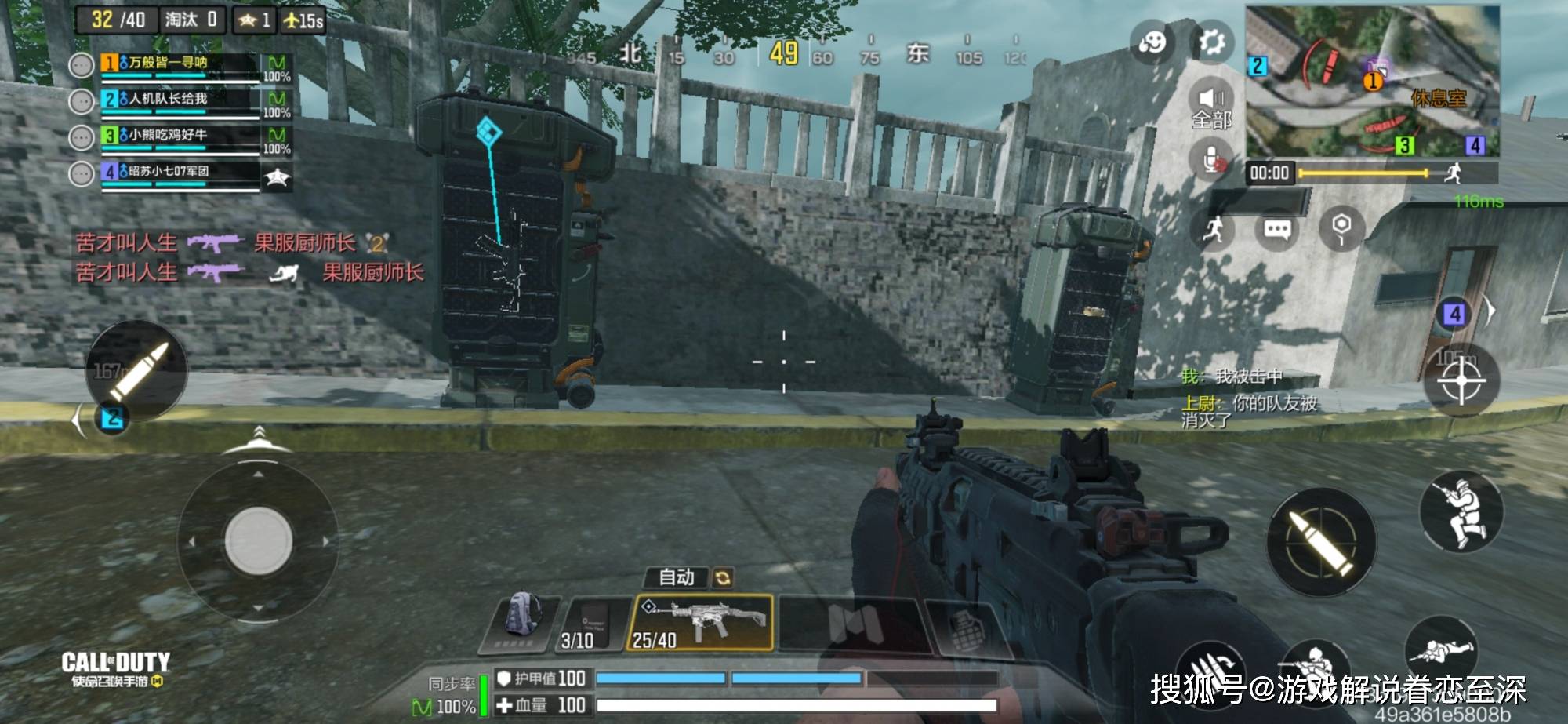Open the settings gear menu

(1211, 42)
